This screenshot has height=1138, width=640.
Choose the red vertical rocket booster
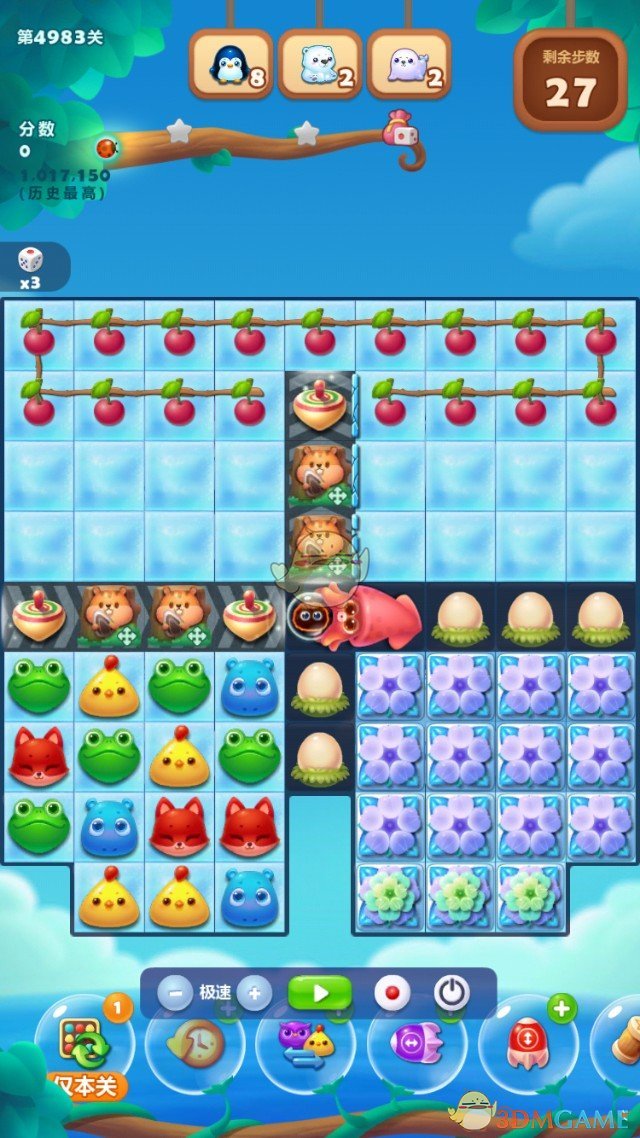[x=527, y=1045]
